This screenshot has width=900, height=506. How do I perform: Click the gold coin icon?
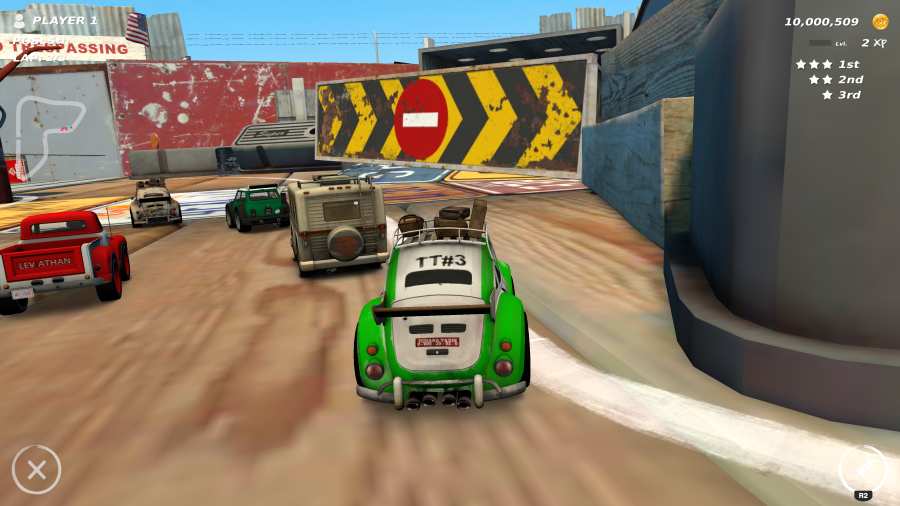point(880,21)
